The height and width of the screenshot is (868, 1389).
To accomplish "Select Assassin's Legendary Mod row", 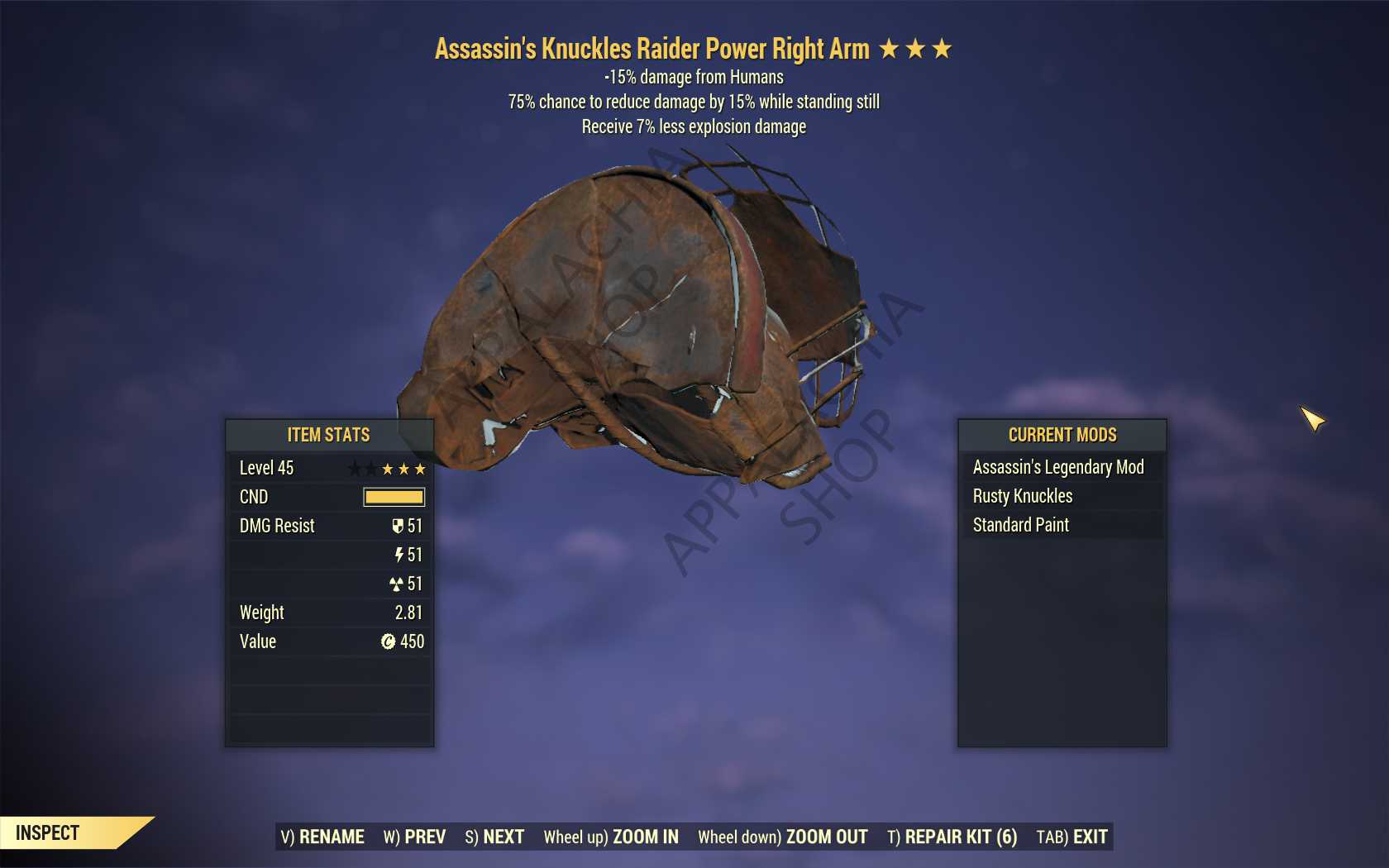I will [x=1058, y=467].
